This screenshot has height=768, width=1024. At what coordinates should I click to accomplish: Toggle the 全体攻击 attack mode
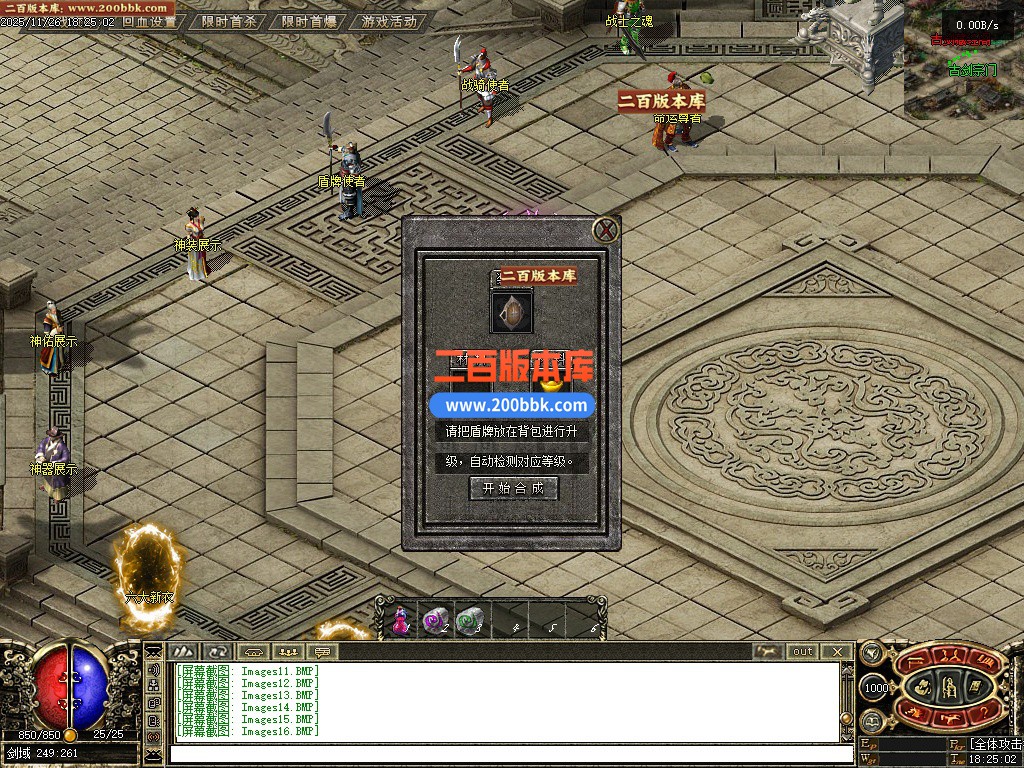click(995, 744)
